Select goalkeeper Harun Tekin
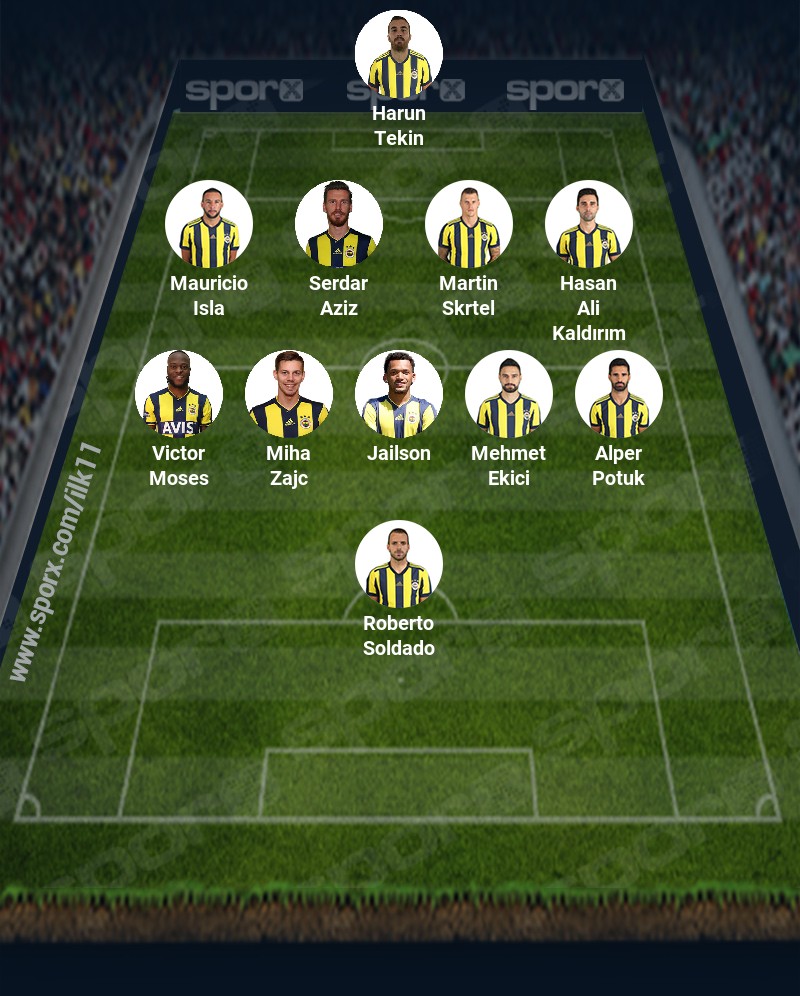The height and width of the screenshot is (996, 800). 399,54
